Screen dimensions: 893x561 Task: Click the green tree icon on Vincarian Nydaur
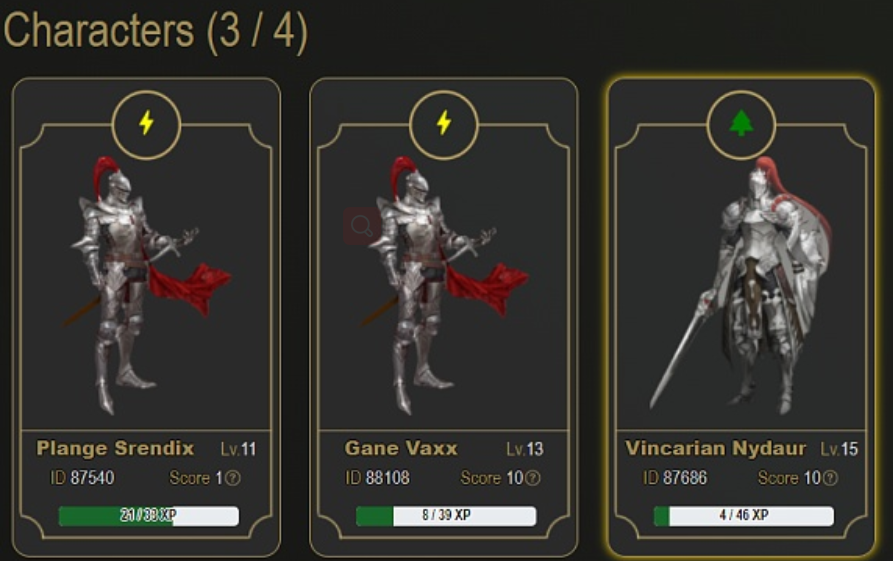click(741, 124)
